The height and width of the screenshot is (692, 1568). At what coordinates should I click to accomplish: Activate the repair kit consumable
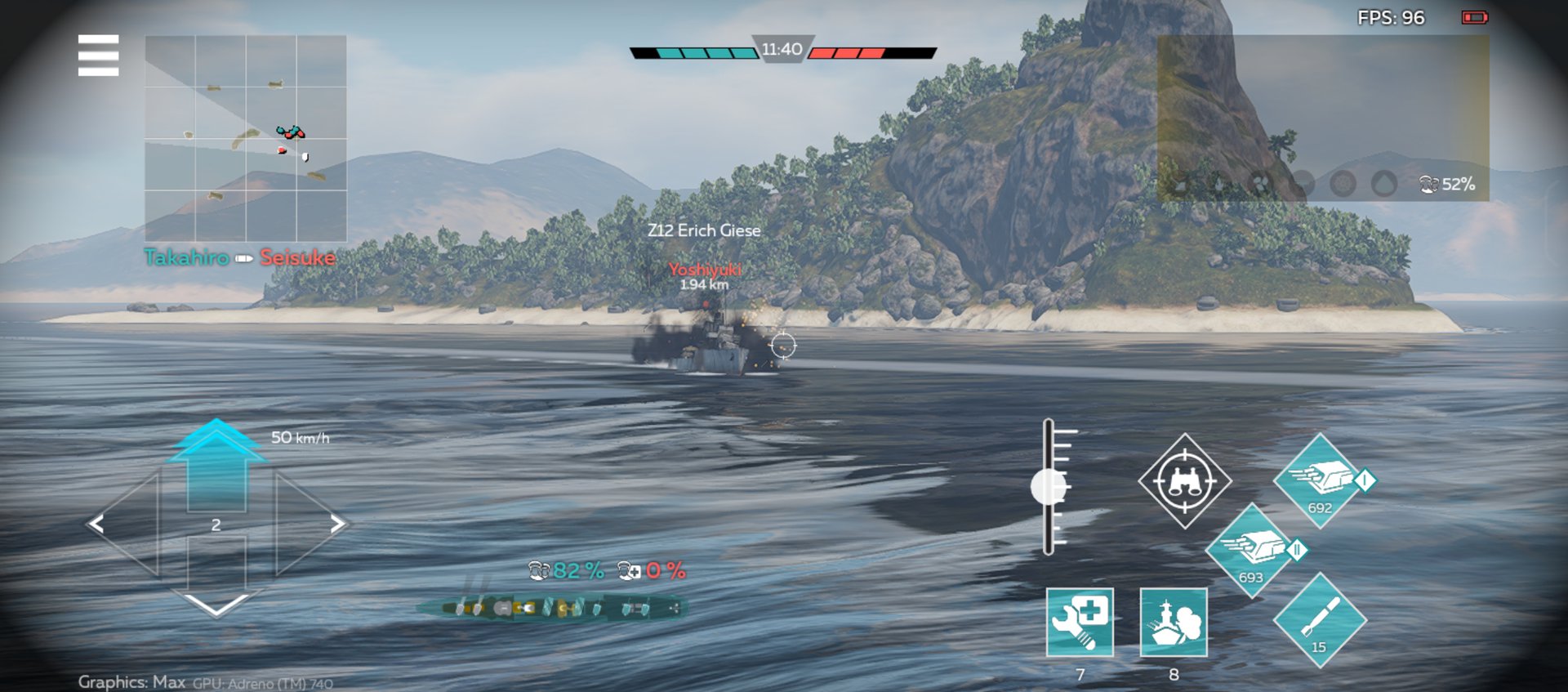(1080, 622)
